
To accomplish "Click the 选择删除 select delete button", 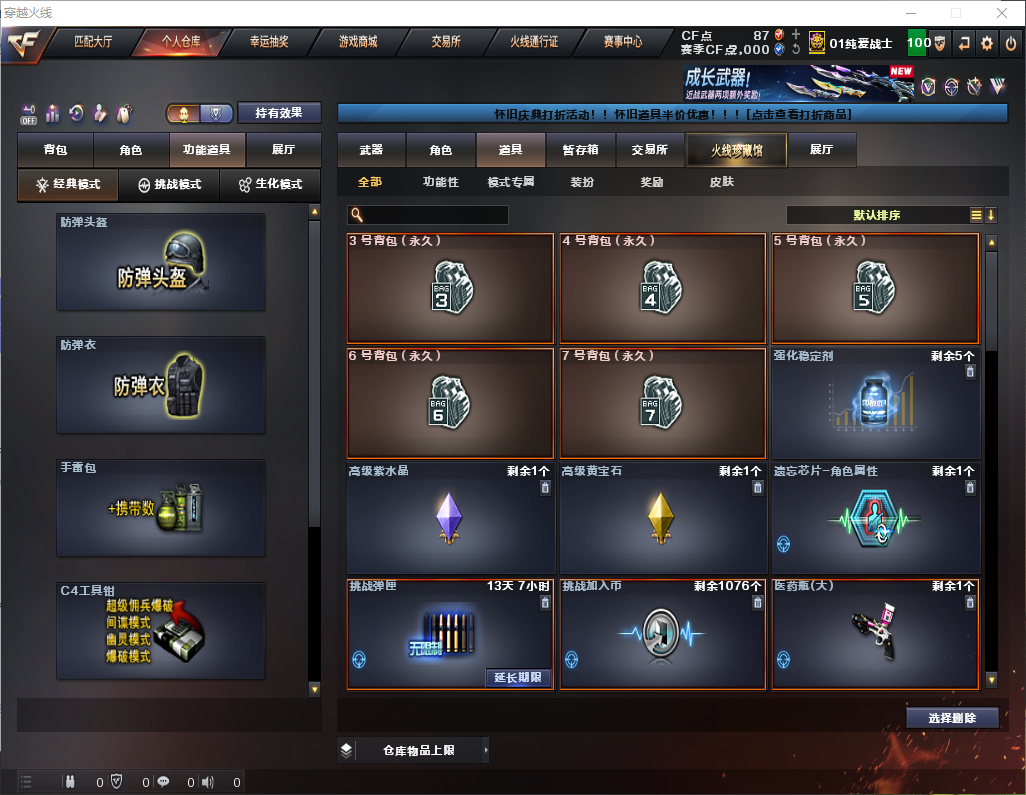I will 952,718.
